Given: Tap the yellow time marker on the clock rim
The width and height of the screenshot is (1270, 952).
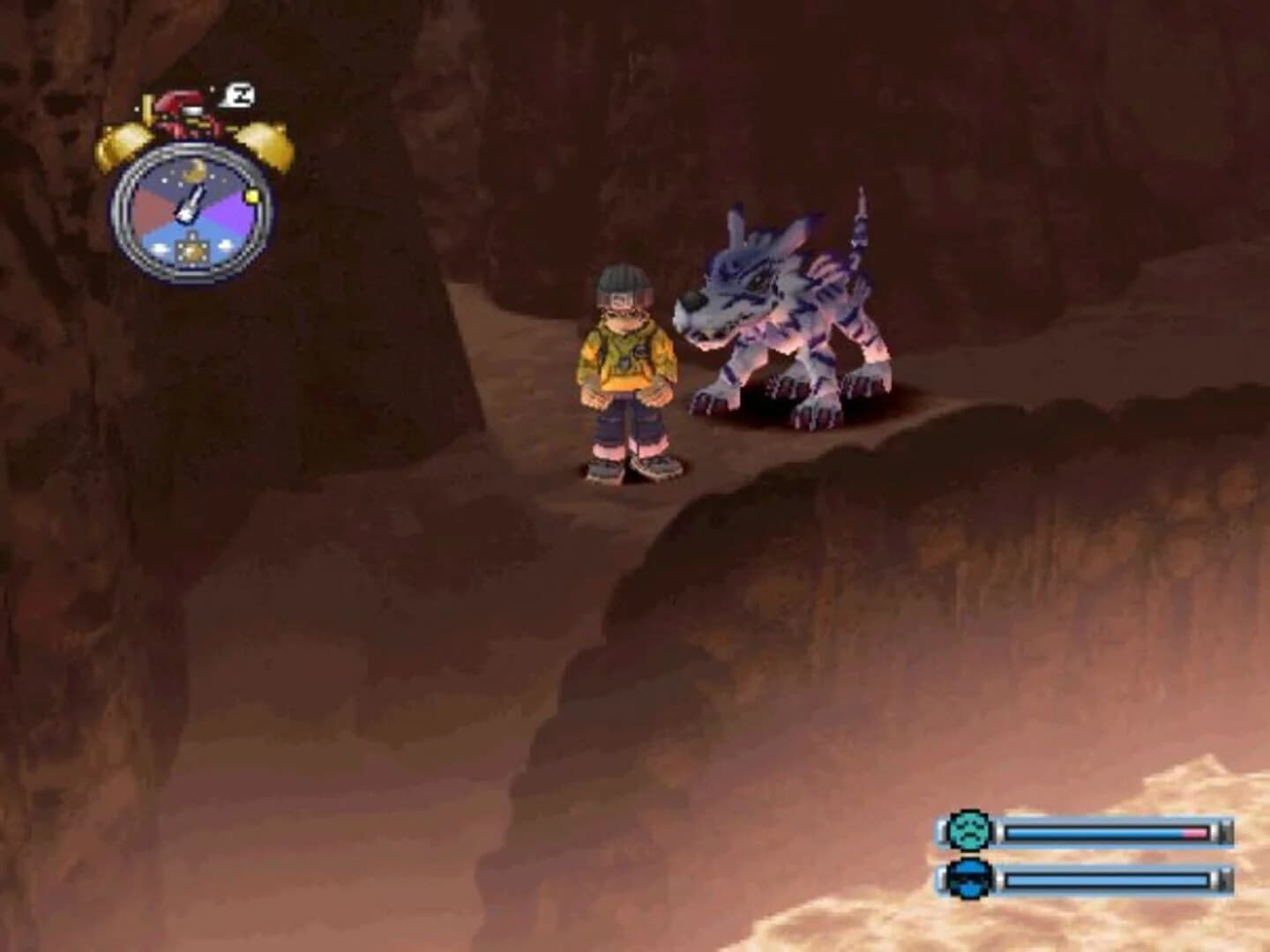Looking at the screenshot, I should pyautogui.click(x=251, y=196).
